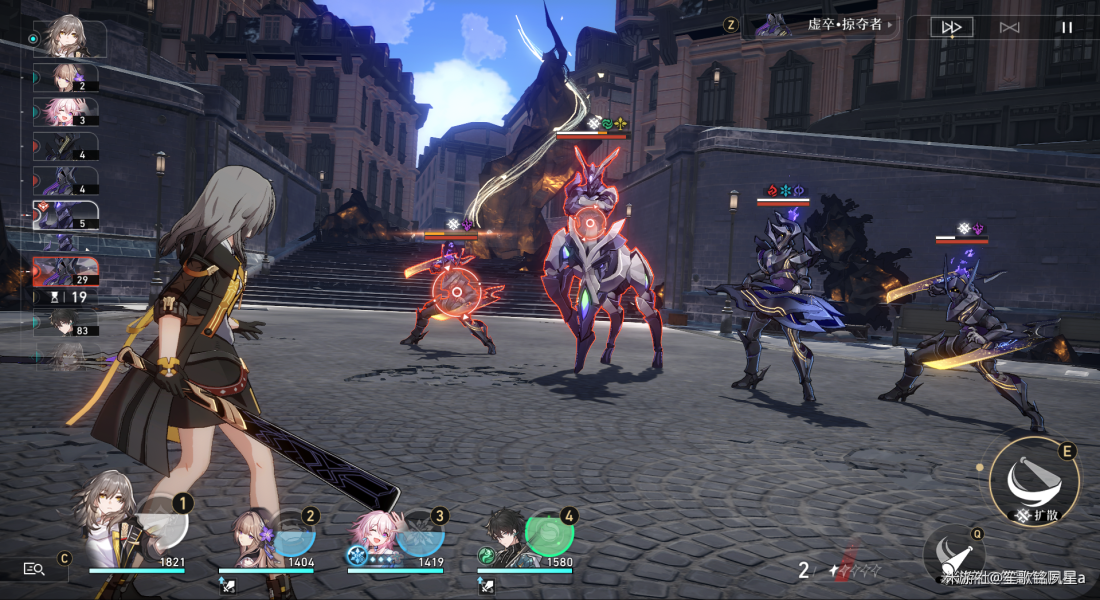The width and height of the screenshot is (1100, 600).
Task: Select March 7th's entry in the turn order
Action: [66, 112]
